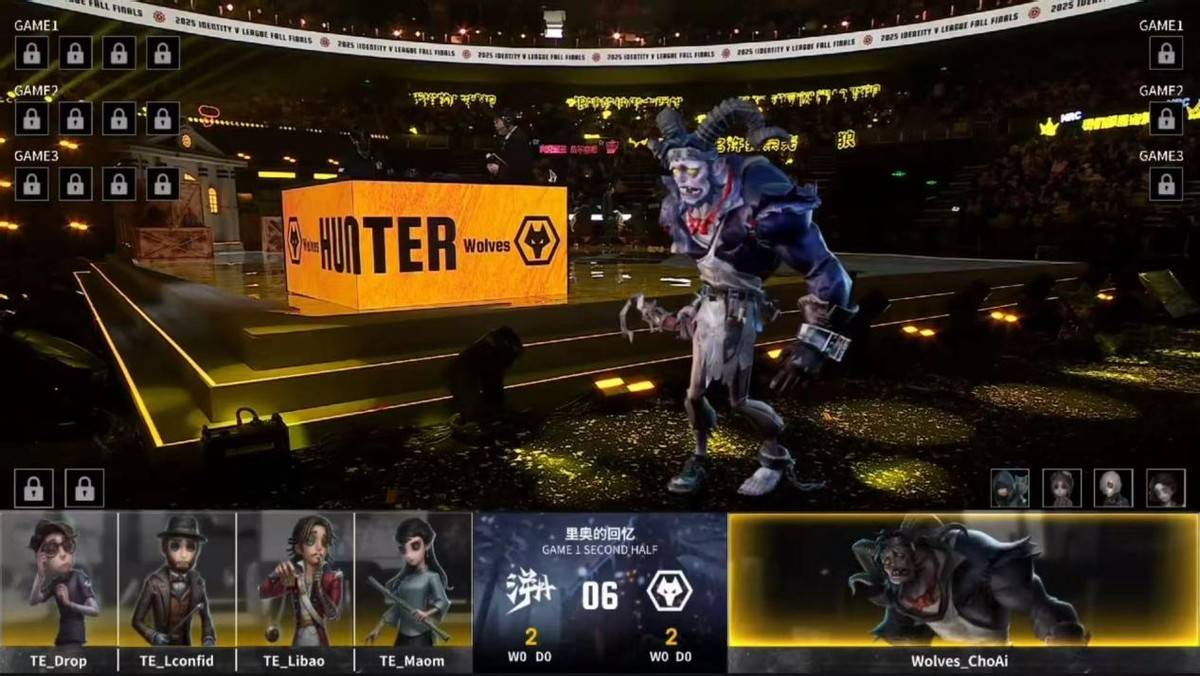
Task: Select the white-haired character portrait
Action: pyautogui.click(x=1113, y=488)
